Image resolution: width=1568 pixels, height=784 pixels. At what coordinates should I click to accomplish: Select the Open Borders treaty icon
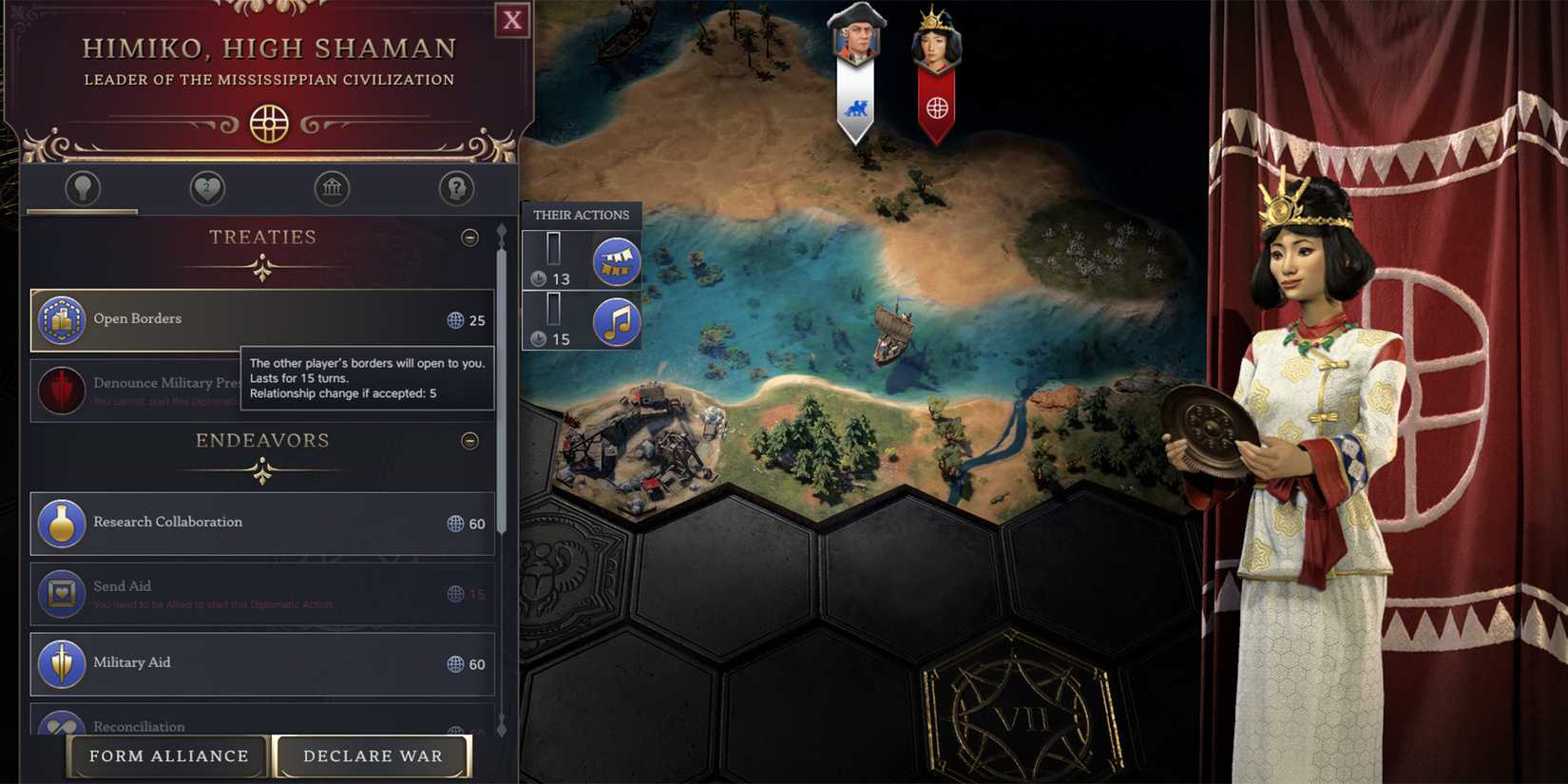tap(62, 319)
